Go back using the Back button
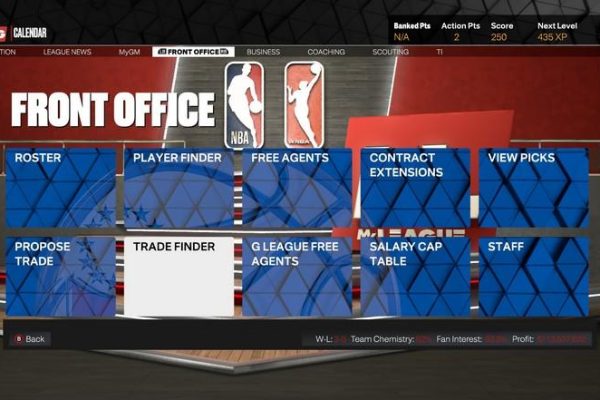 [x=30, y=339]
